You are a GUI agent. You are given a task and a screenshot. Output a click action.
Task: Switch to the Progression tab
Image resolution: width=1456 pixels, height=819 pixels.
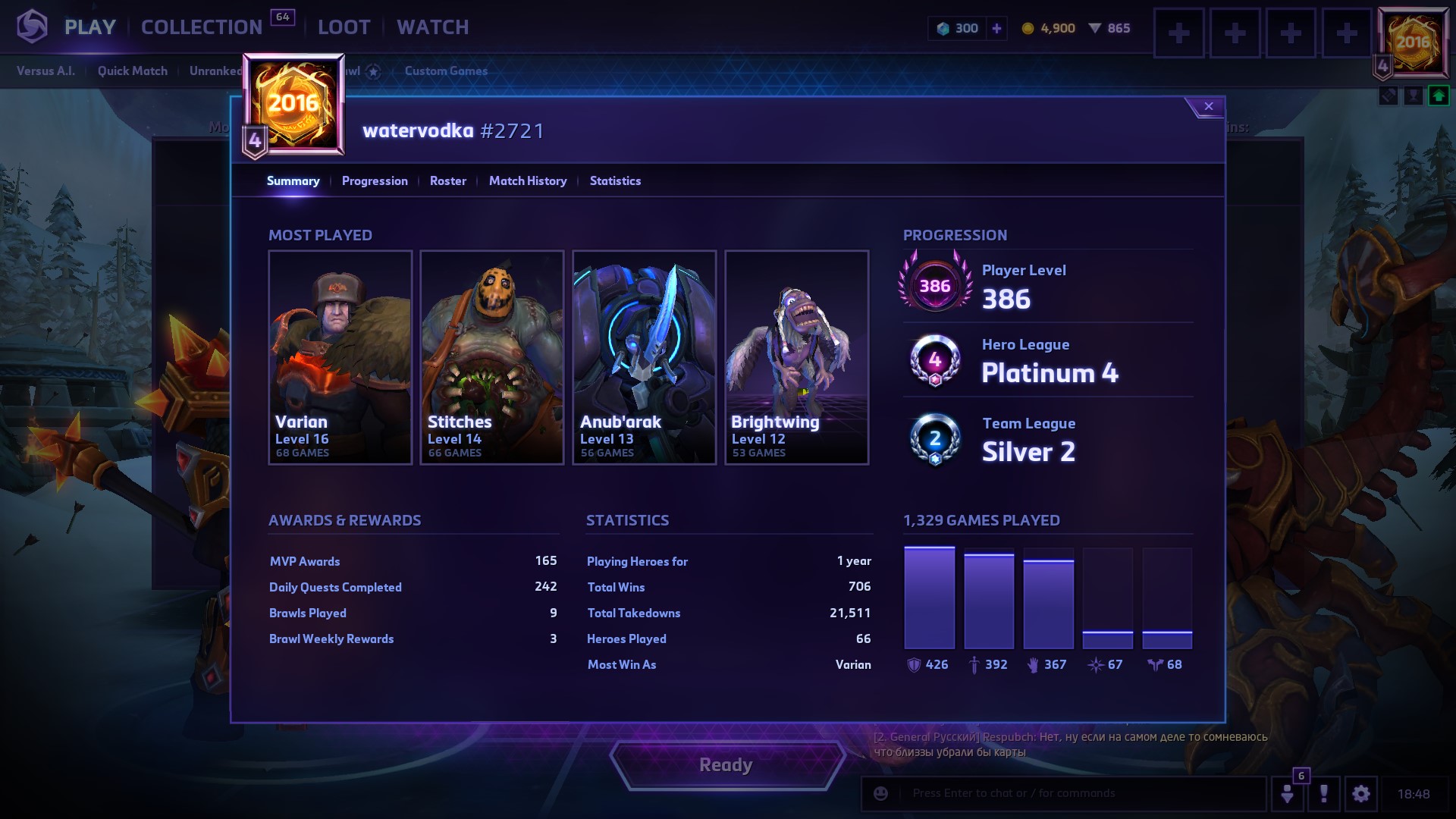point(375,181)
